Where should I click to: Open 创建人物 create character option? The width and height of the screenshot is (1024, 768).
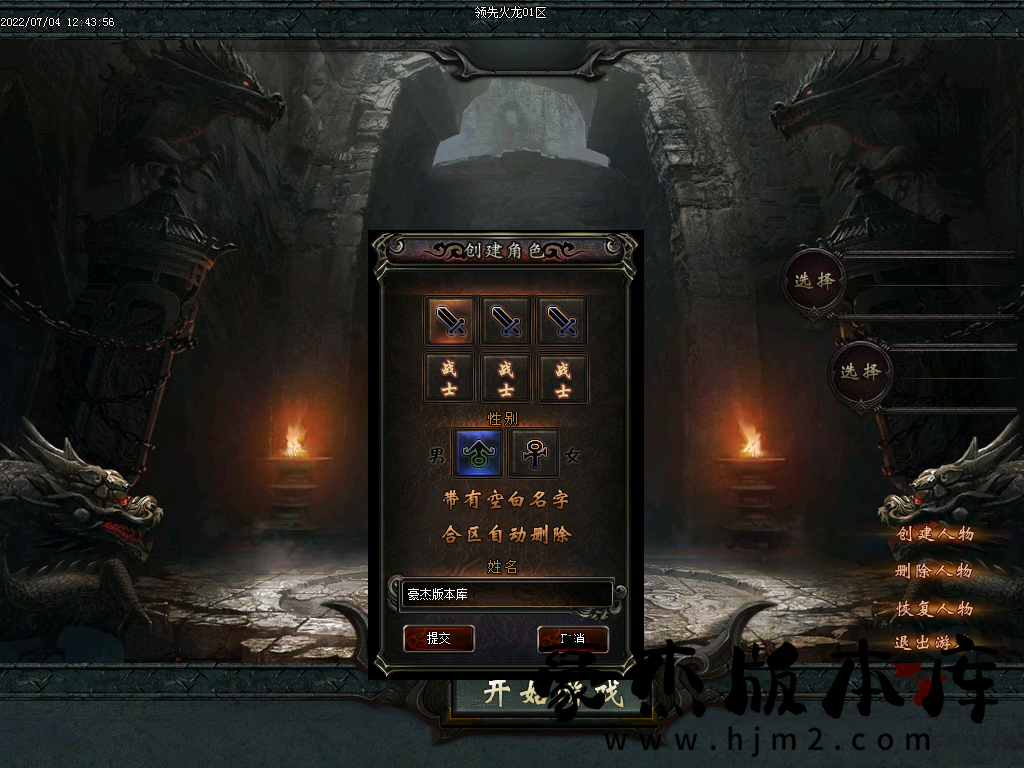(x=934, y=533)
